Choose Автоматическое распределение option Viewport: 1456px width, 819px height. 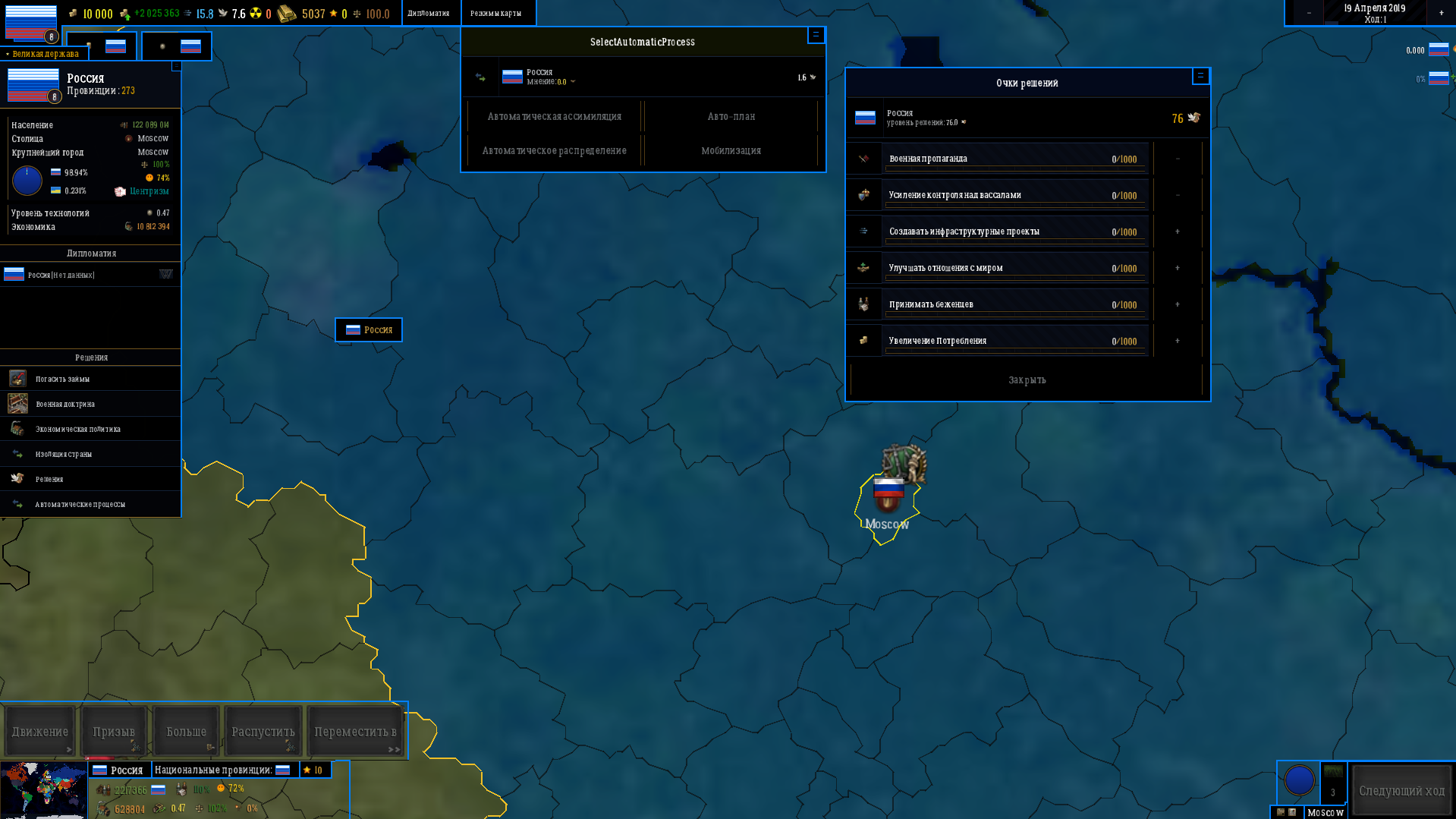coord(554,150)
